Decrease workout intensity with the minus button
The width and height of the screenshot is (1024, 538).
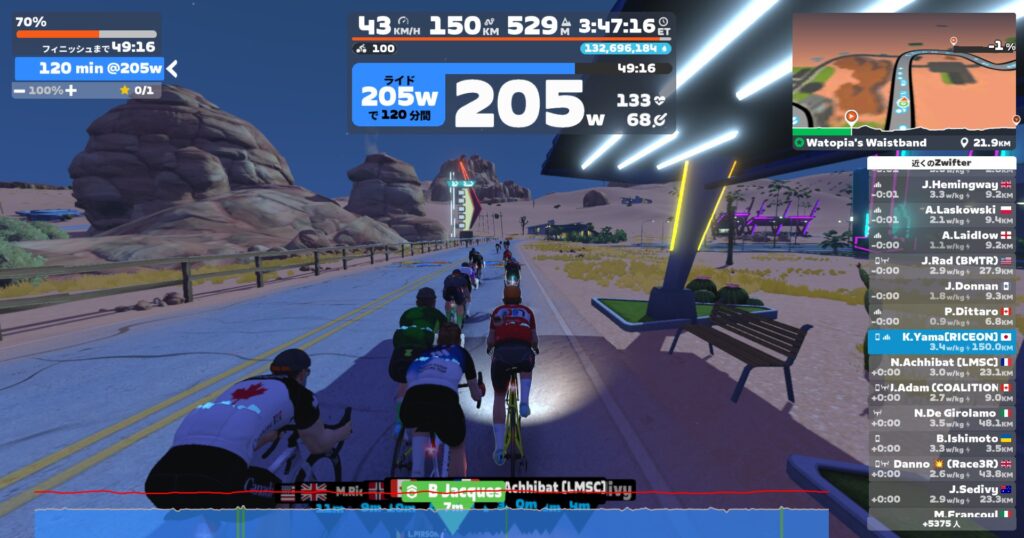19,90
